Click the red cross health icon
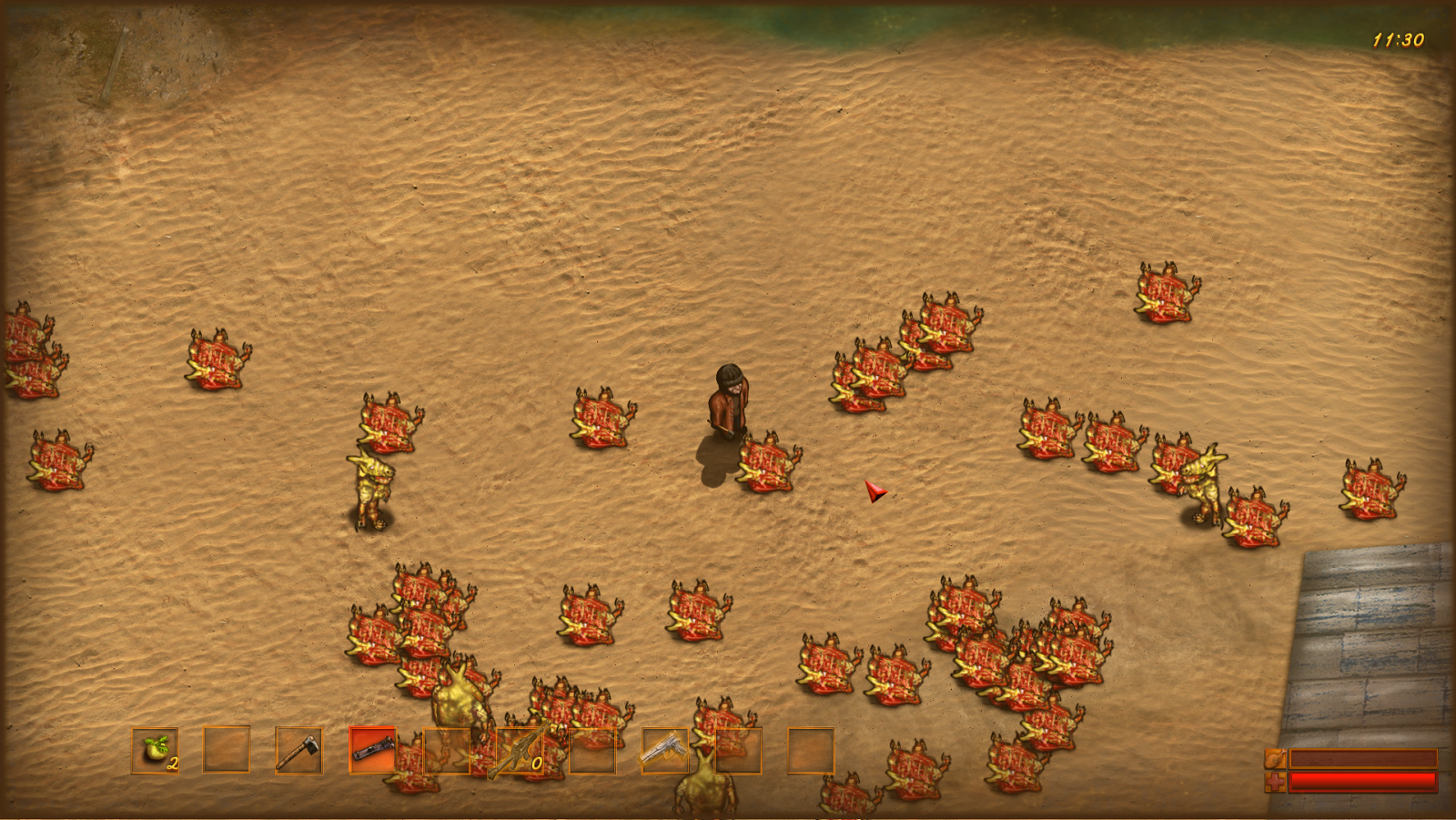Image resolution: width=1456 pixels, height=820 pixels. click(x=1275, y=781)
